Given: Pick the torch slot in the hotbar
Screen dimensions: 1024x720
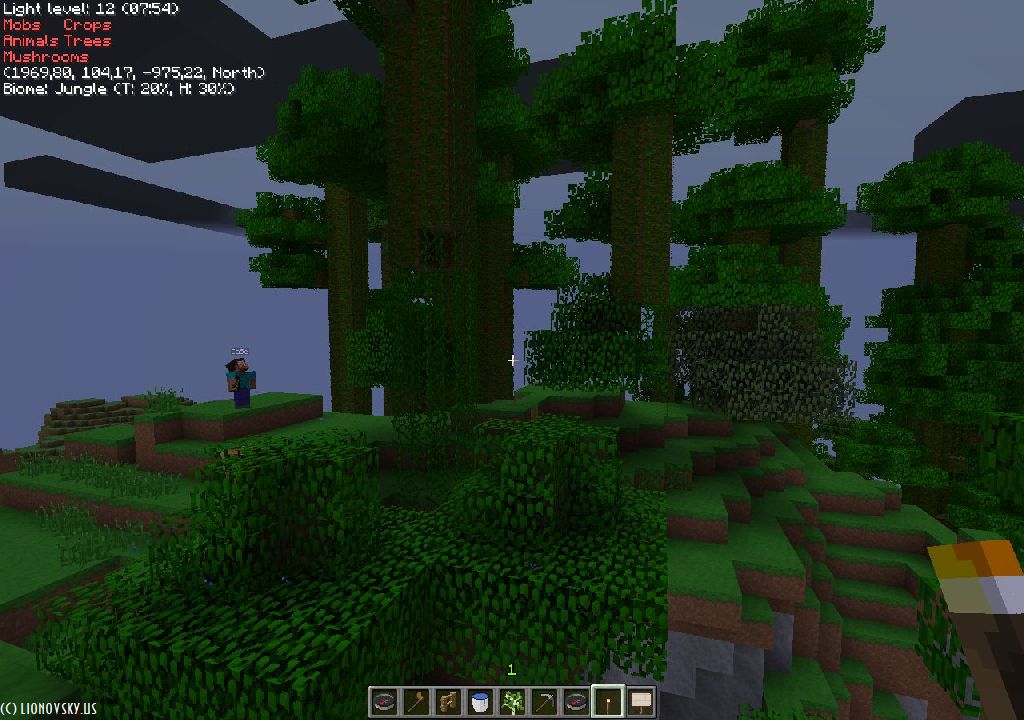Looking at the screenshot, I should coord(608,702).
